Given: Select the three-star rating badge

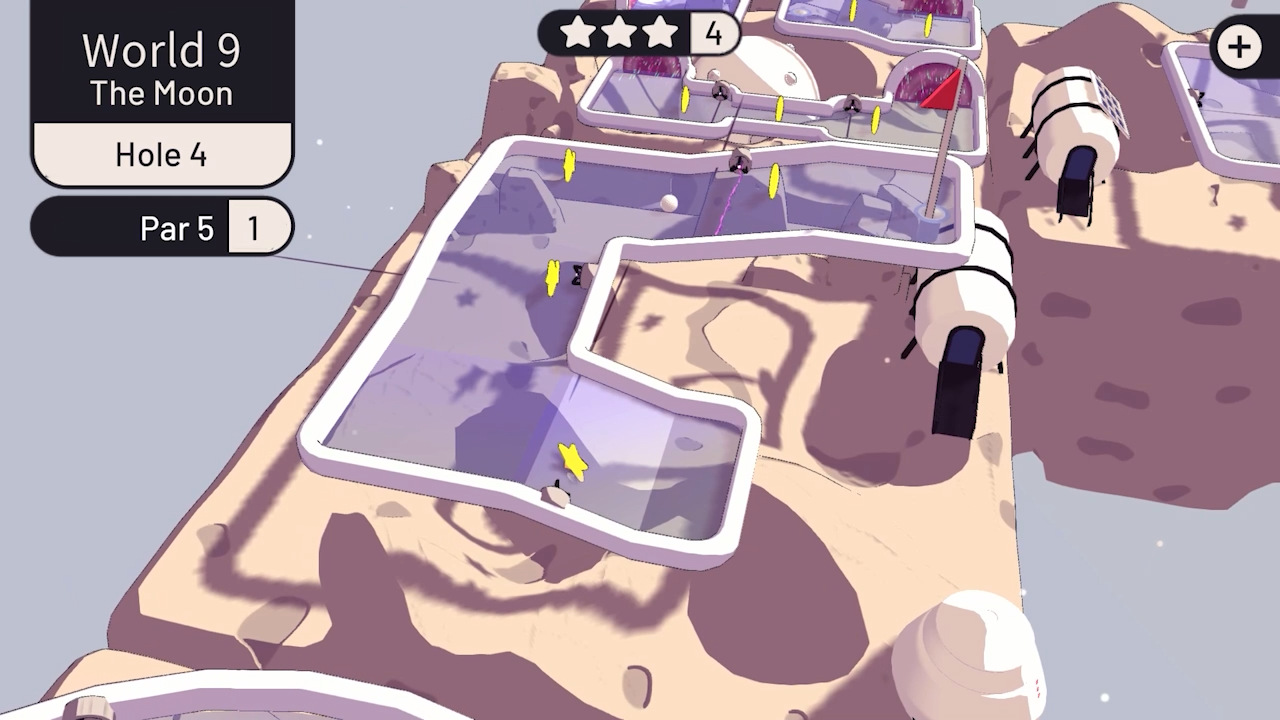Looking at the screenshot, I should [x=620, y=32].
